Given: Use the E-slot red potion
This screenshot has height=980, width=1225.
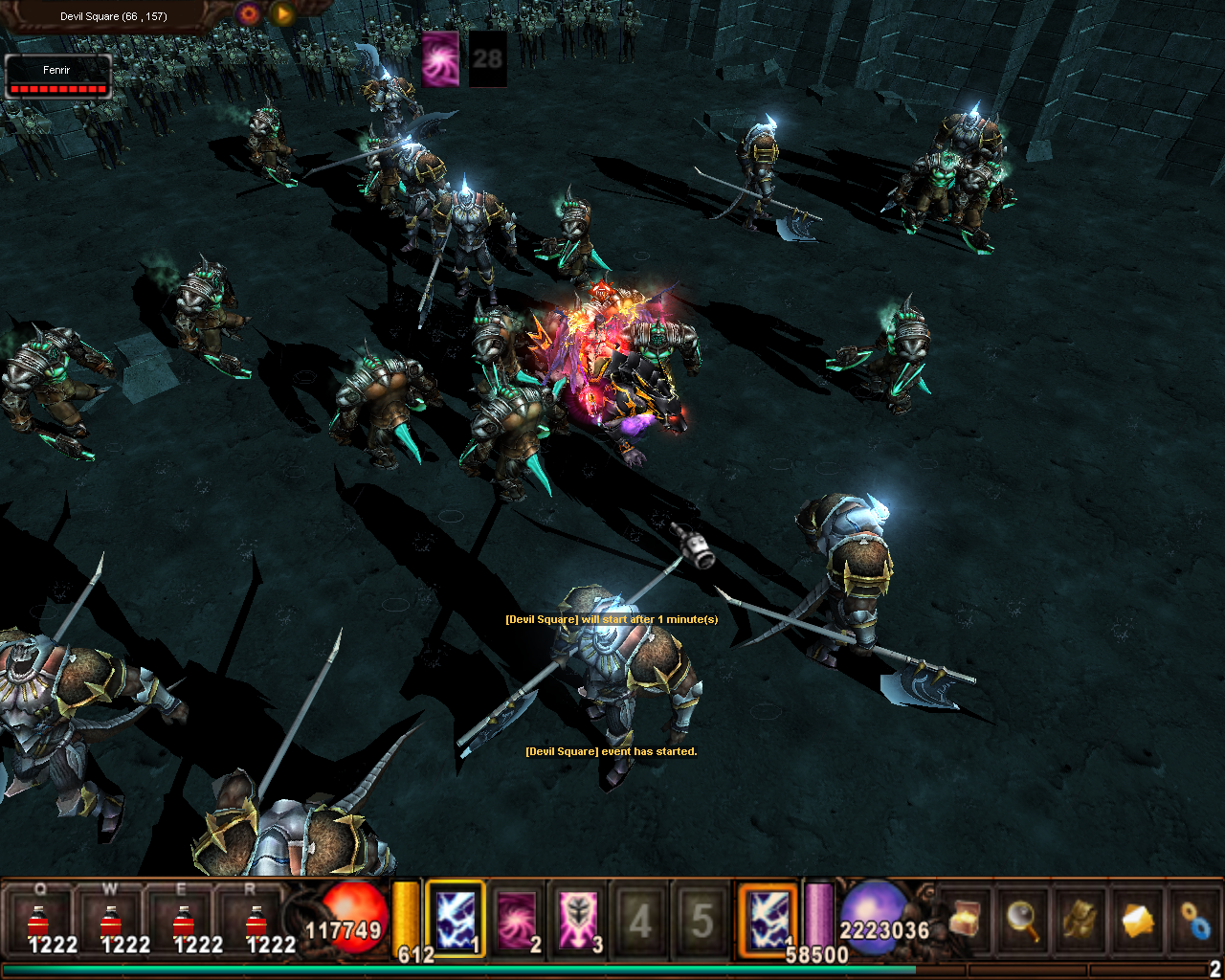Looking at the screenshot, I should 184,923.
